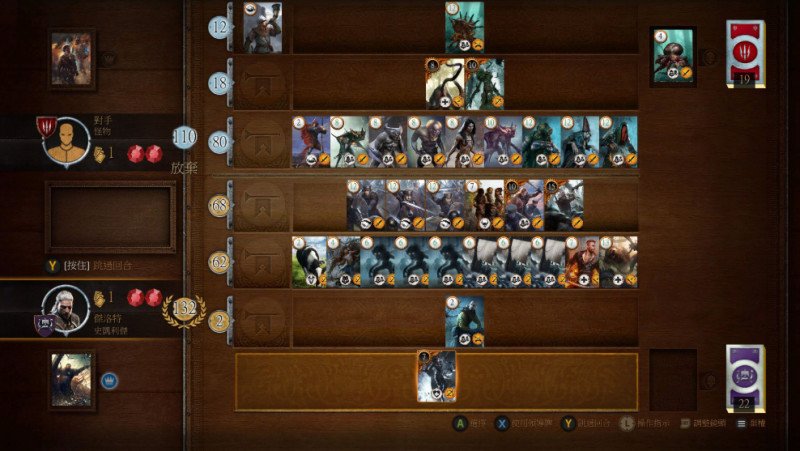
Task: Select the lone card in your hand
Action: (x=436, y=376)
